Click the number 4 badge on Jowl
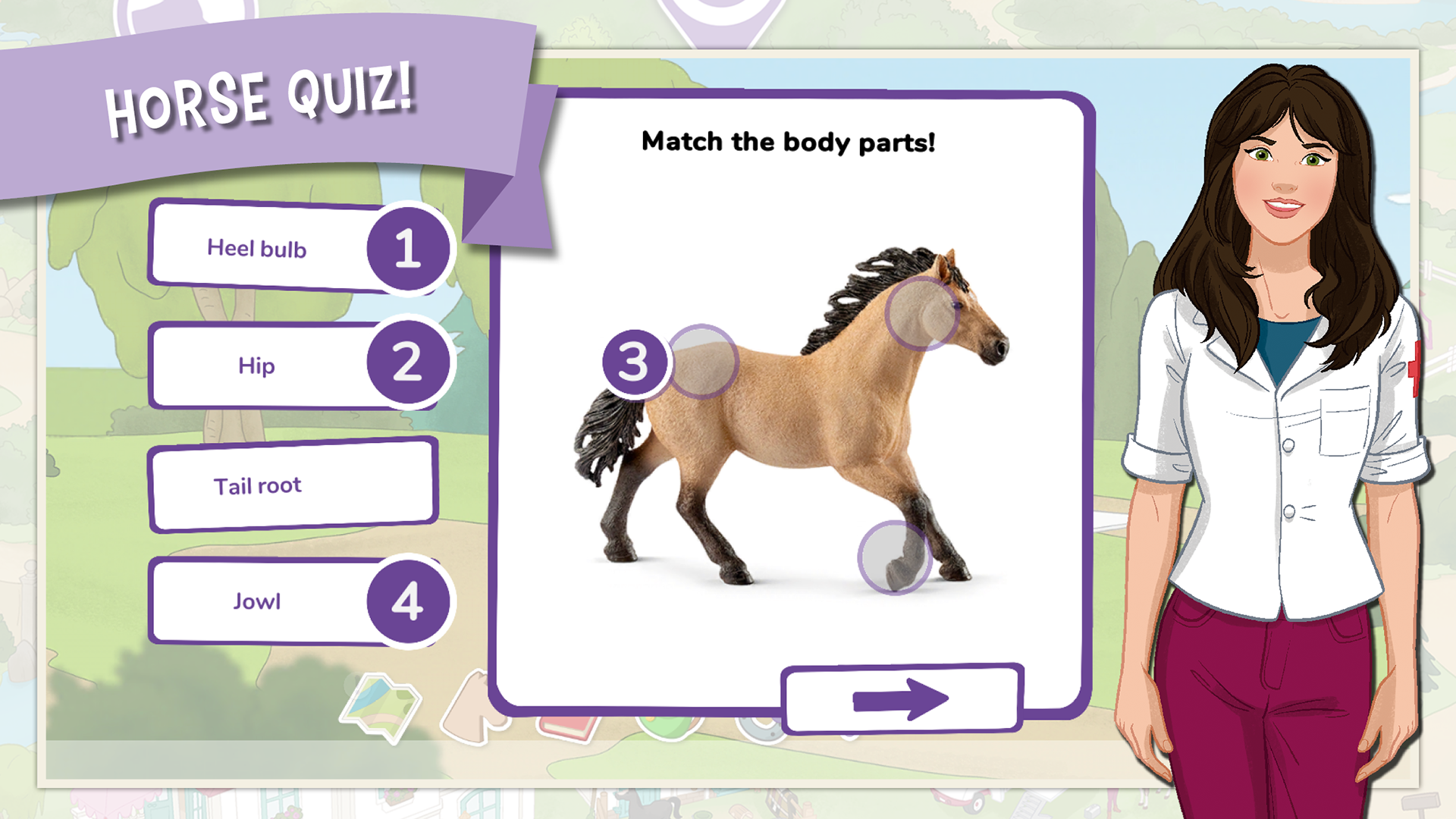Viewport: 1456px width, 819px height. click(407, 601)
